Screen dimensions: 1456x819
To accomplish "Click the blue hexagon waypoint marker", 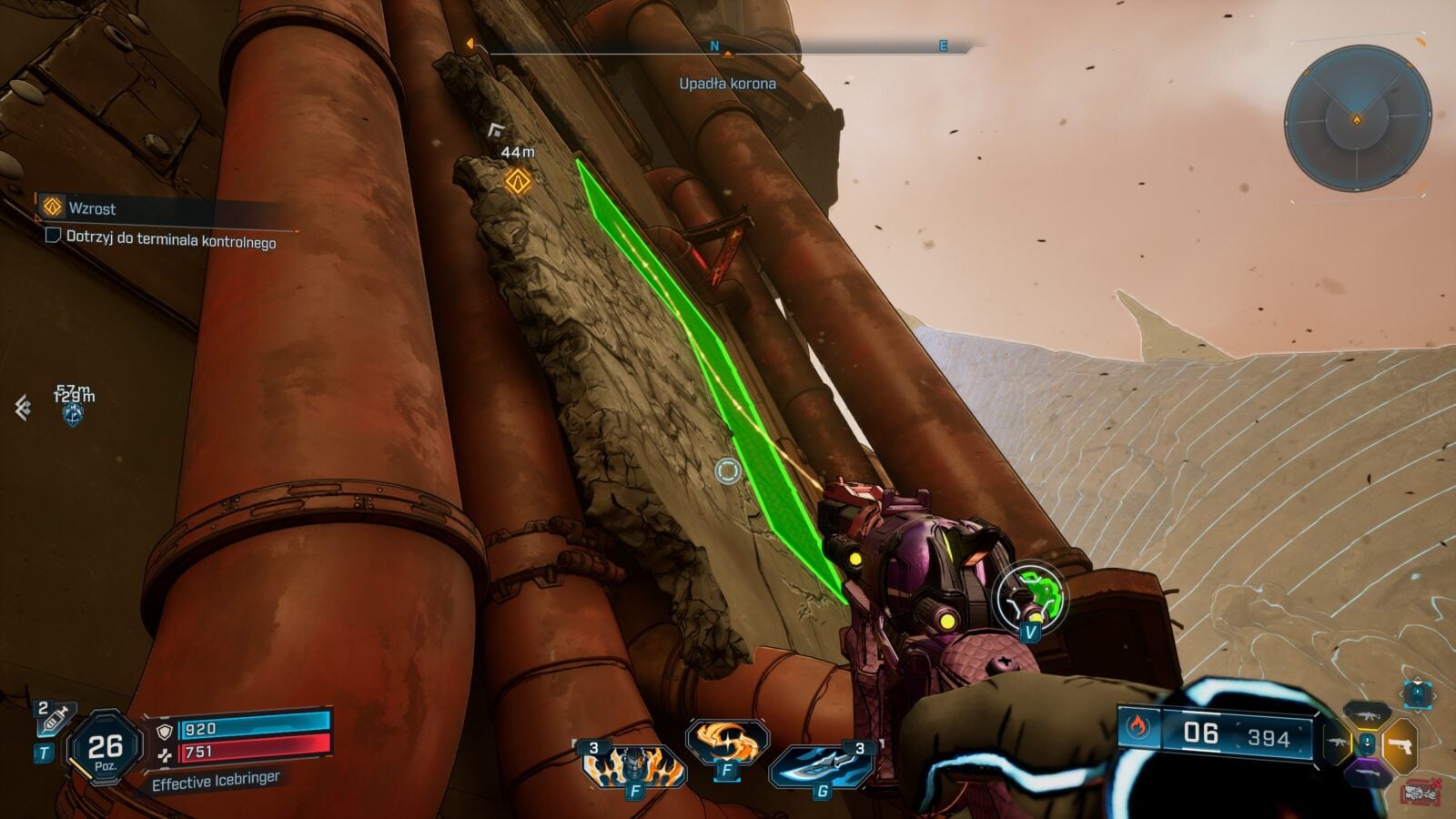I will pos(73,415).
